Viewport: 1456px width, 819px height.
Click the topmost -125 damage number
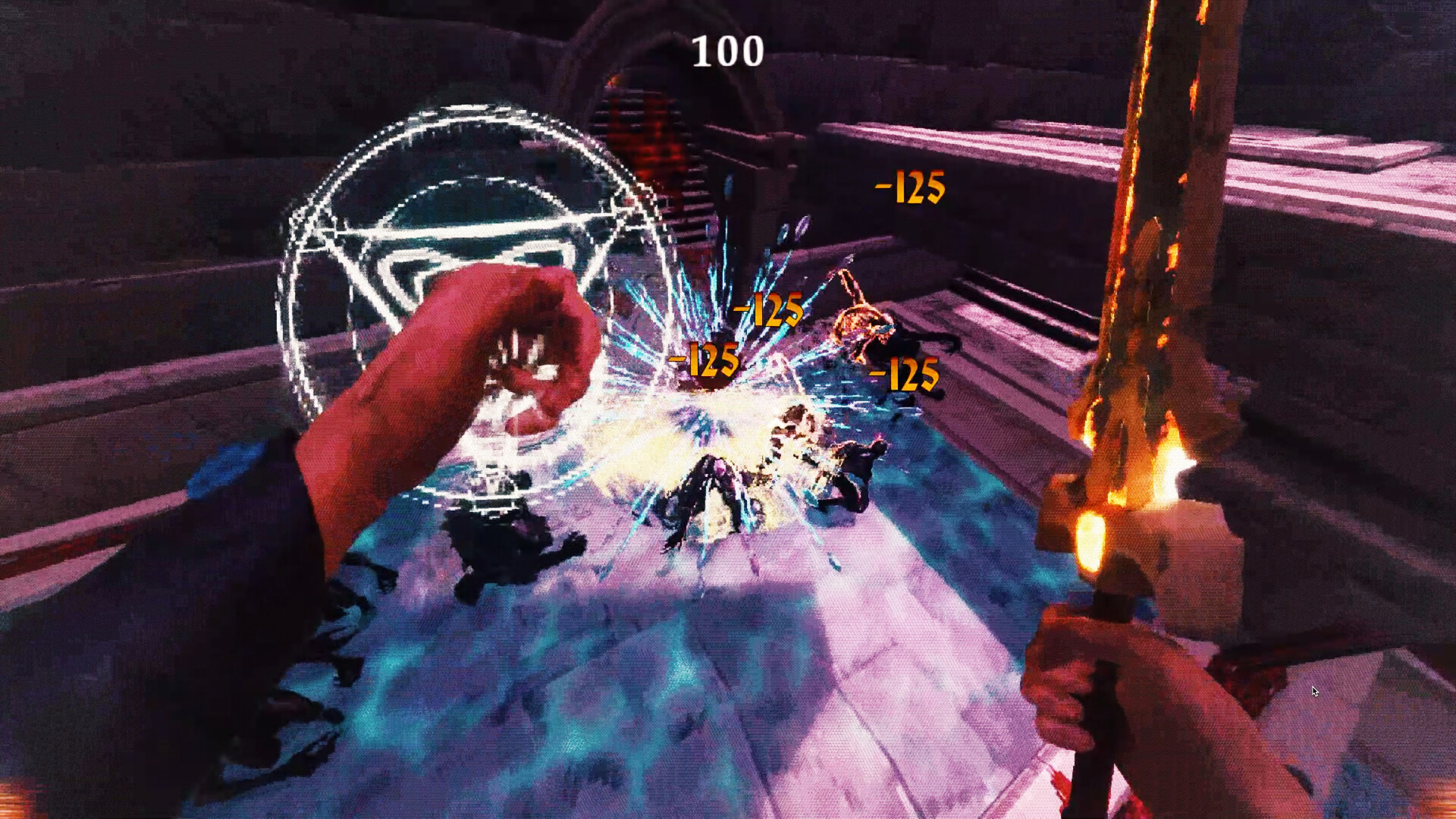(910, 186)
